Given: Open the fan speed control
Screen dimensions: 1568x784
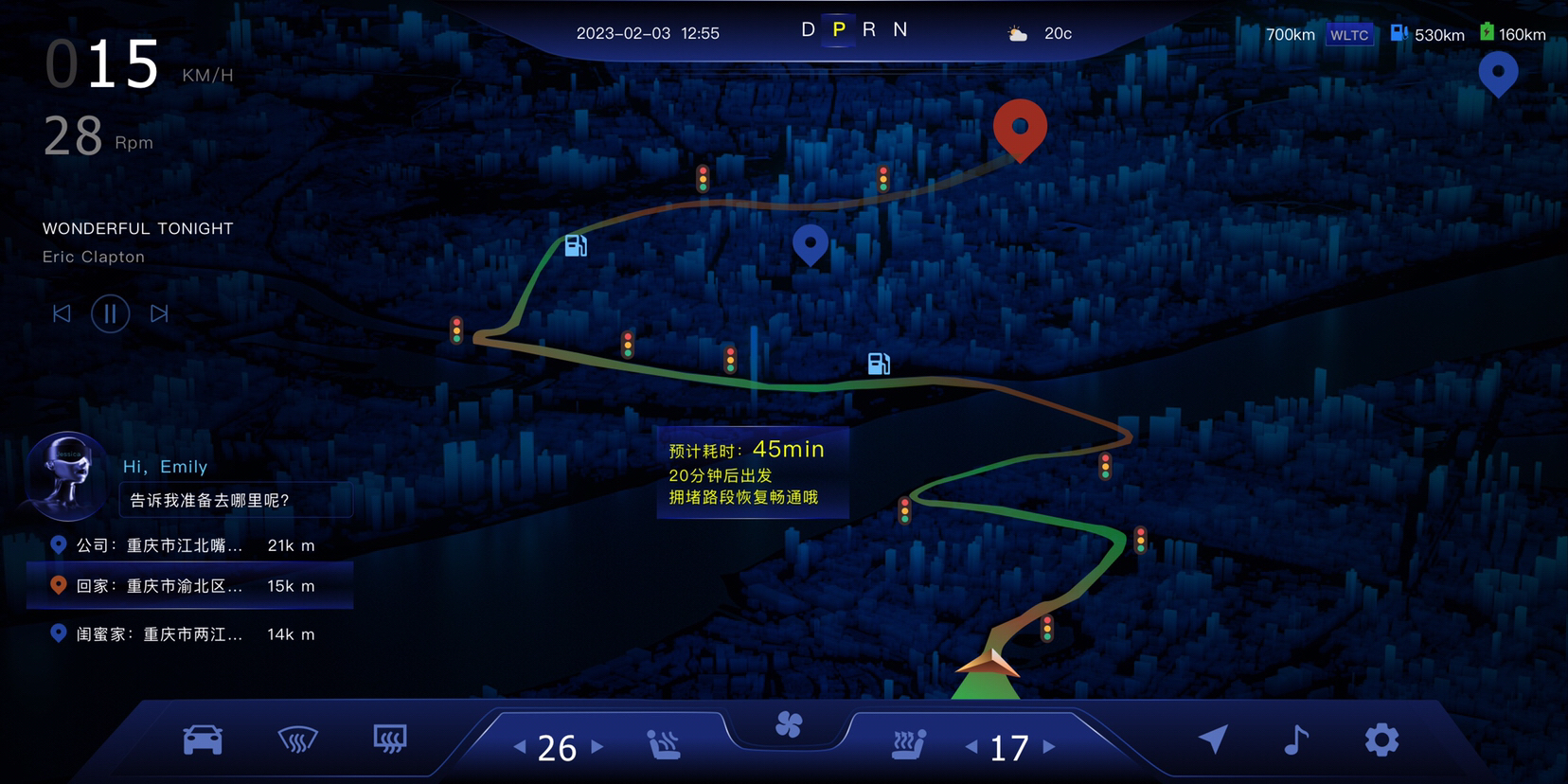Looking at the screenshot, I should tap(789, 725).
